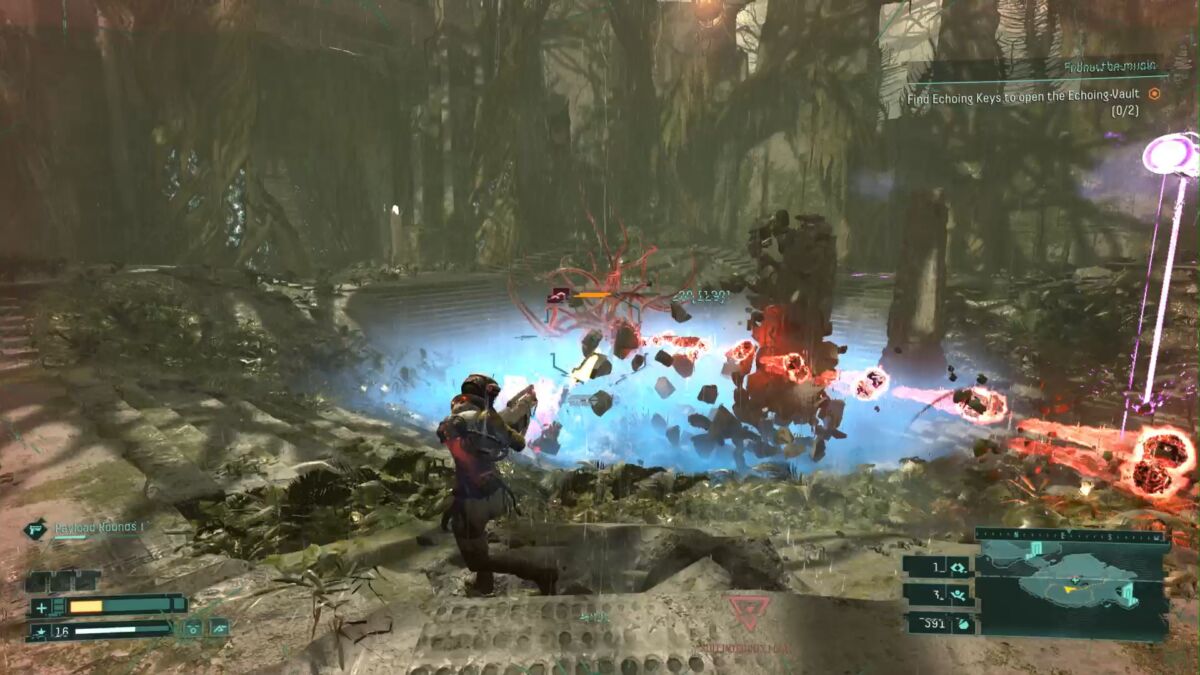The width and height of the screenshot is (1200, 675).
Task: Select the ether resource counter icon
Action: coord(959,594)
